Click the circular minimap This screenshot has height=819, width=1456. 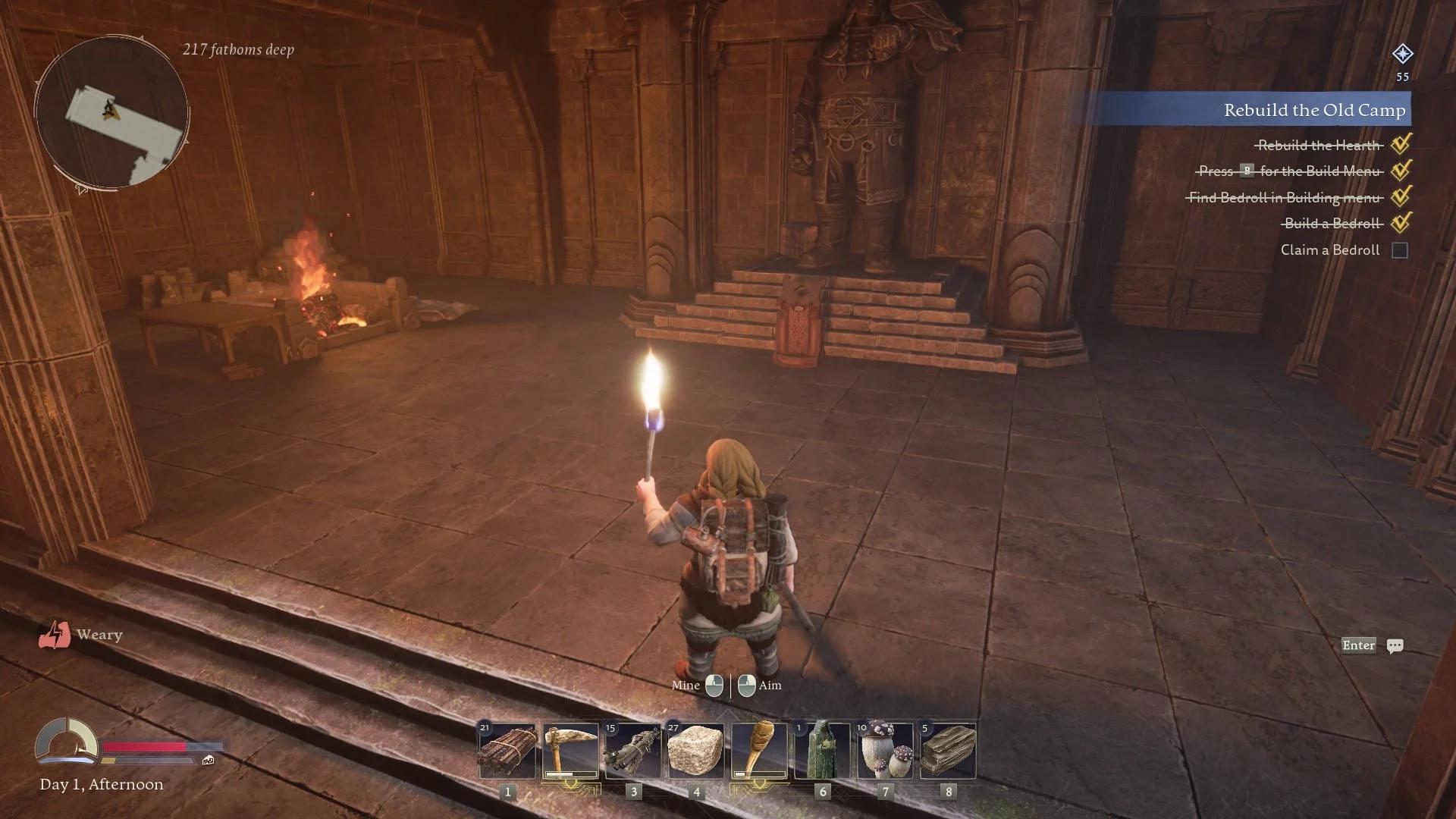[x=111, y=113]
